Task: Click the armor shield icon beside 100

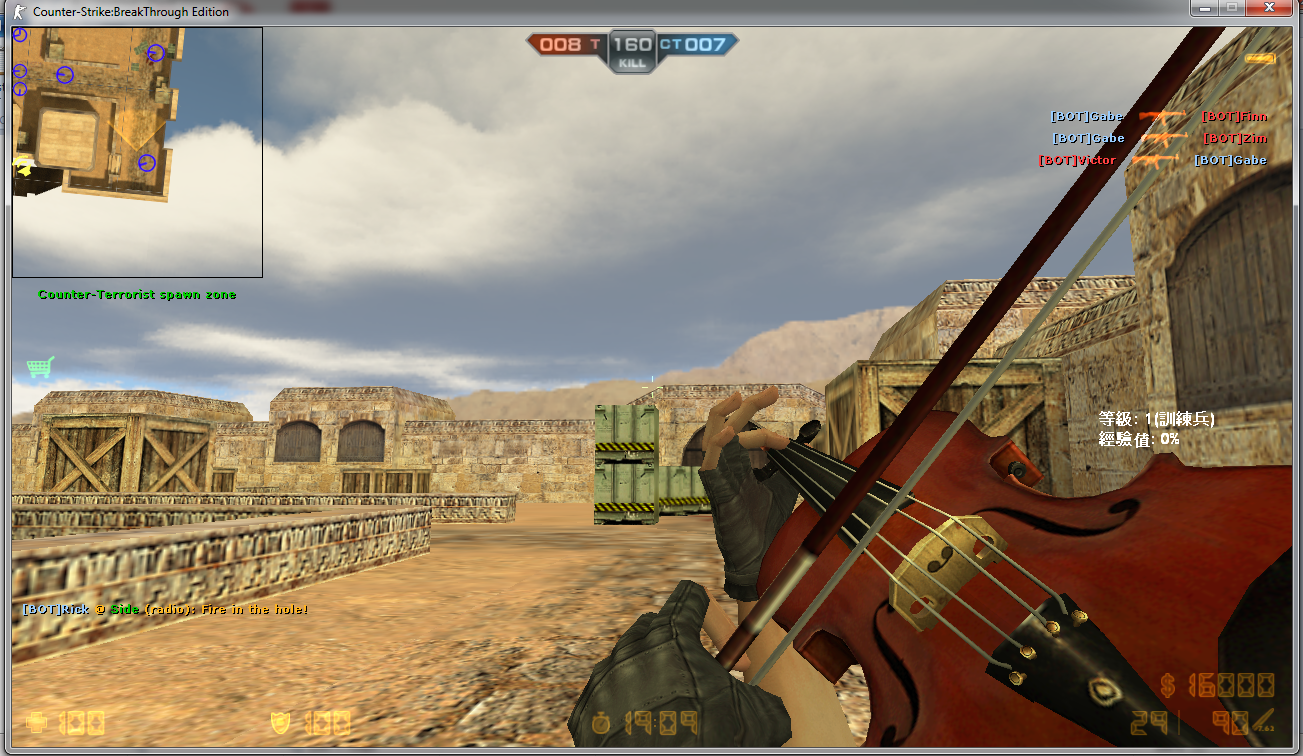Action: 280,722
